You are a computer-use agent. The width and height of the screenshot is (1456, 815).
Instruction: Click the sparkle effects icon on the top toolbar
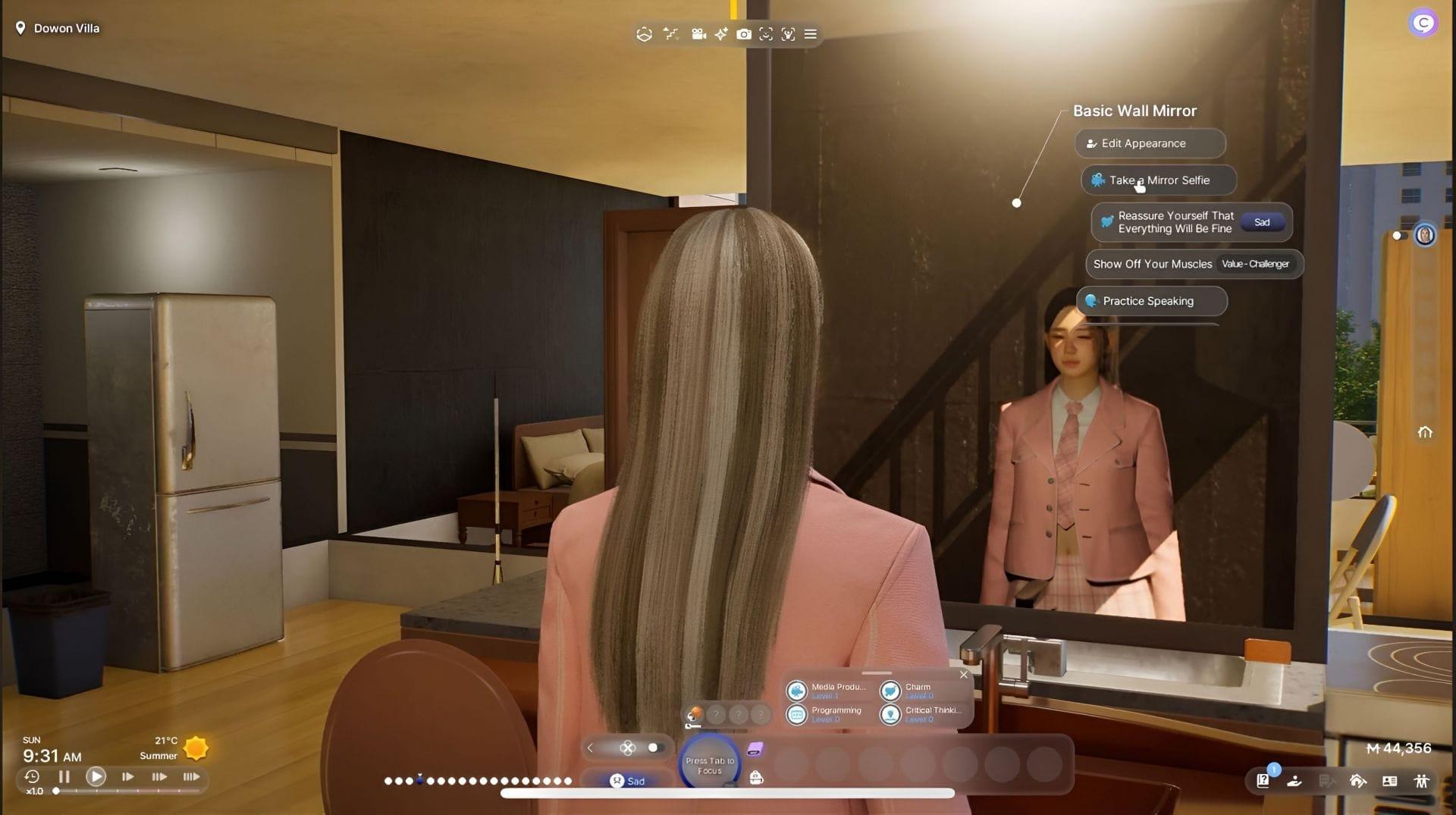pos(720,34)
